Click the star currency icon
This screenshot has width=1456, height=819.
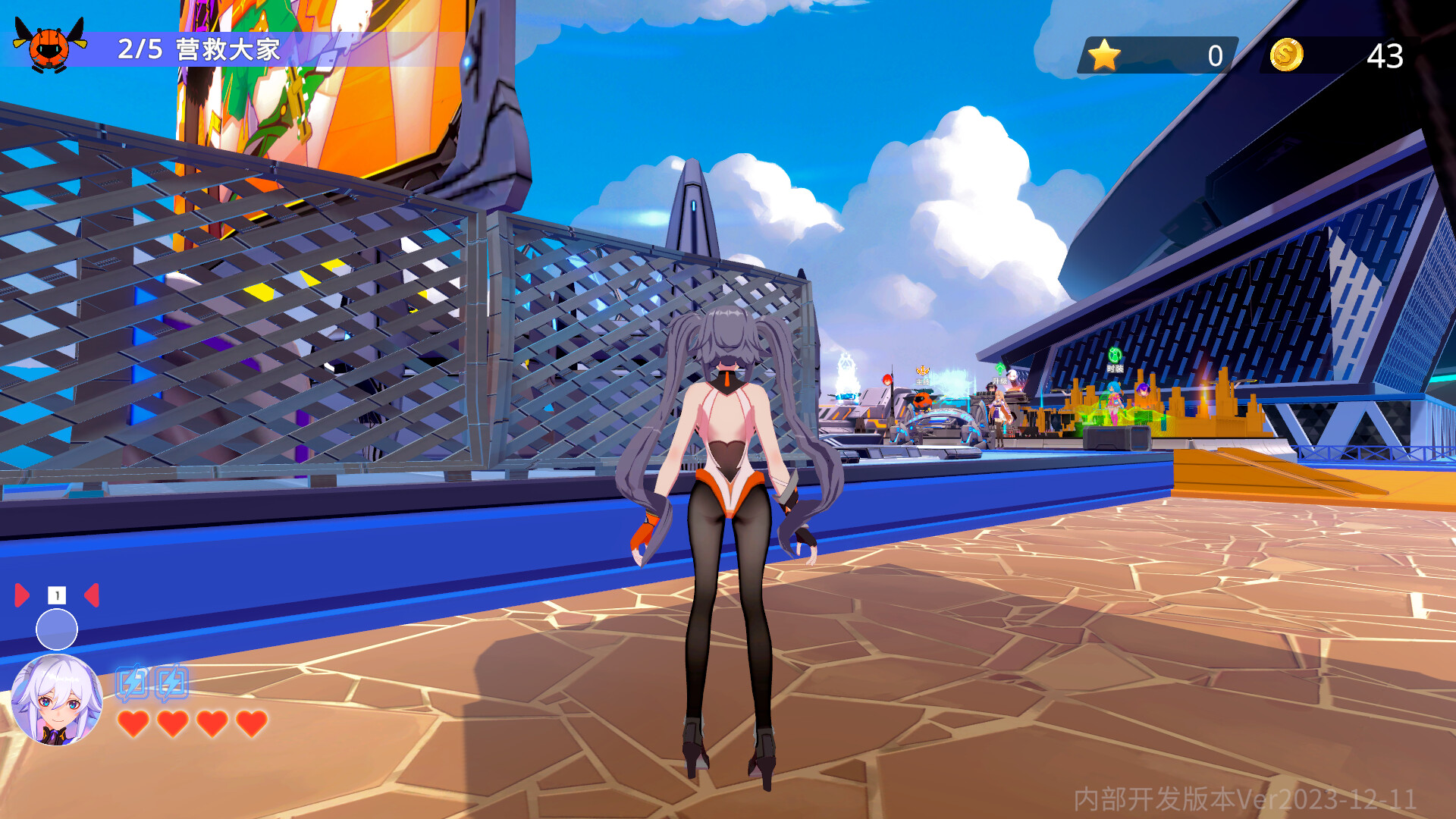[1104, 53]
